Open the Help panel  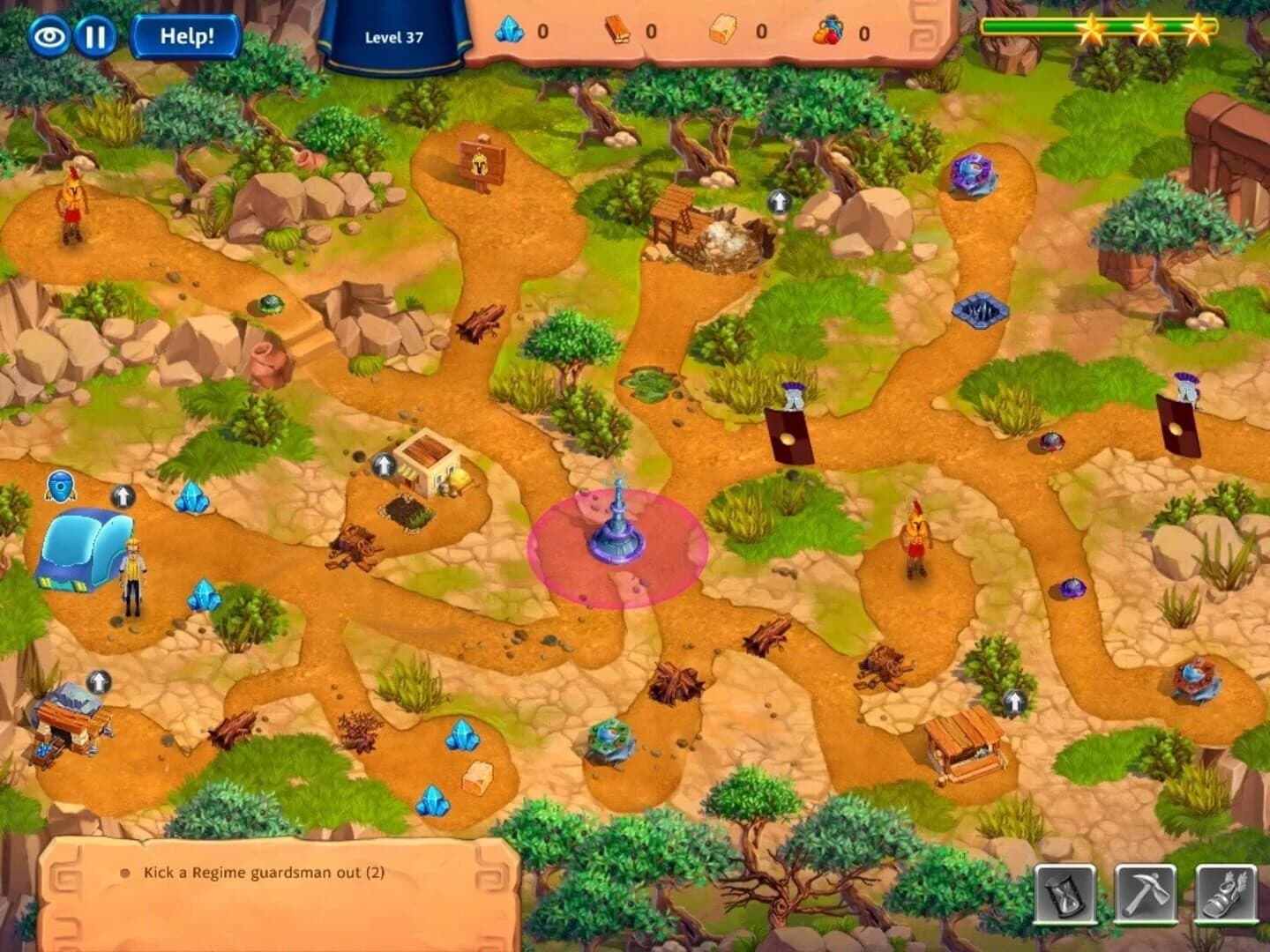click(183, 34)
